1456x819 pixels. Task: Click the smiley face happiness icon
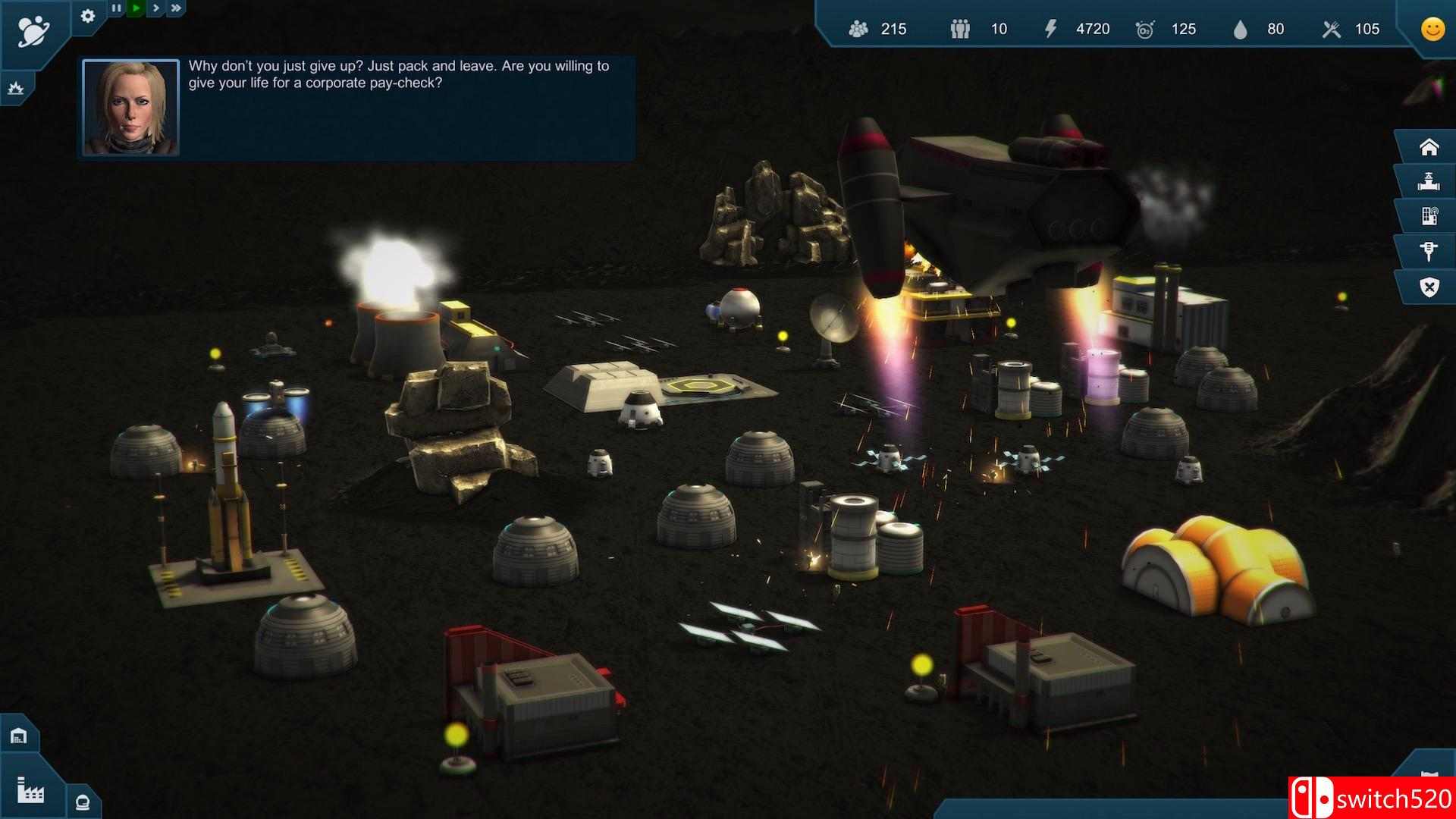coord(1432,29)
